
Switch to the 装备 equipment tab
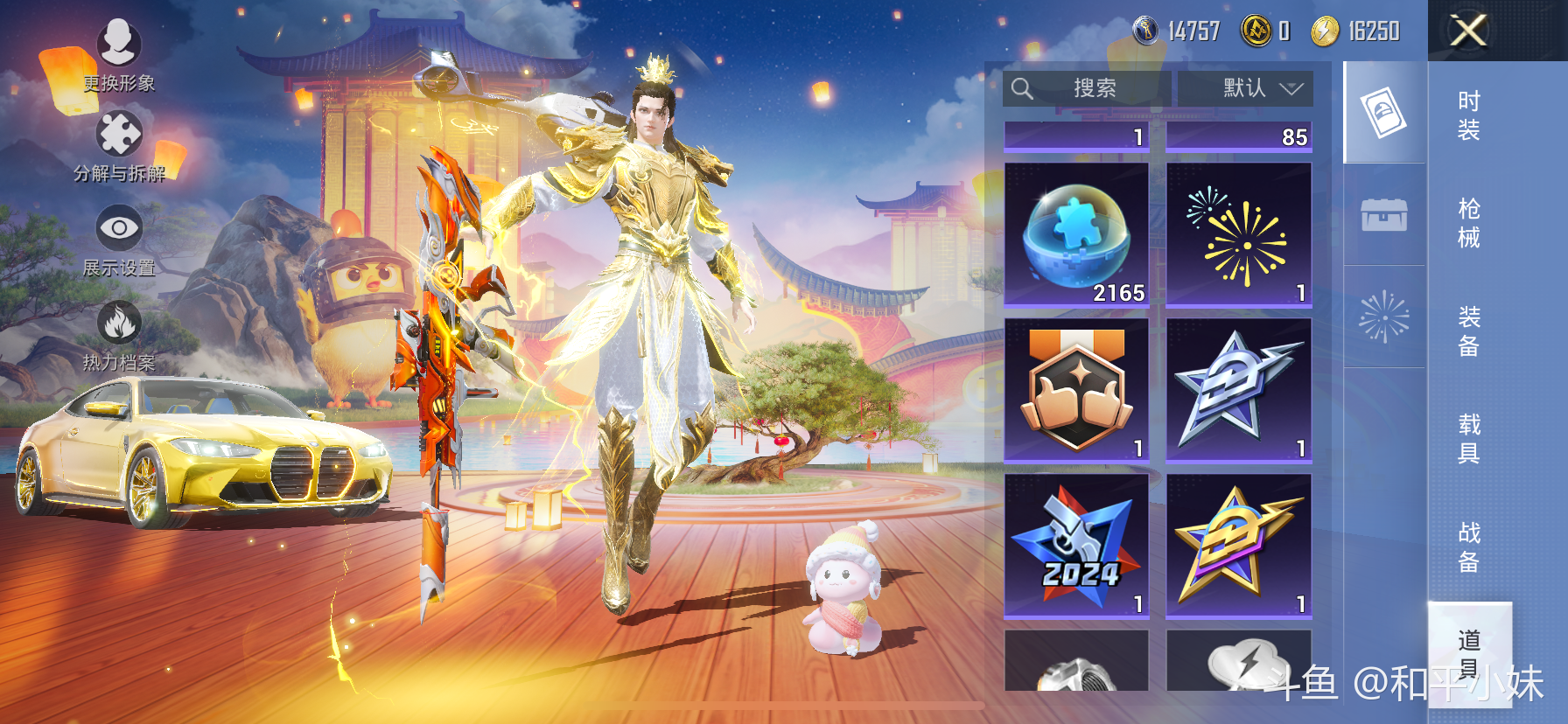[1468, 331]
